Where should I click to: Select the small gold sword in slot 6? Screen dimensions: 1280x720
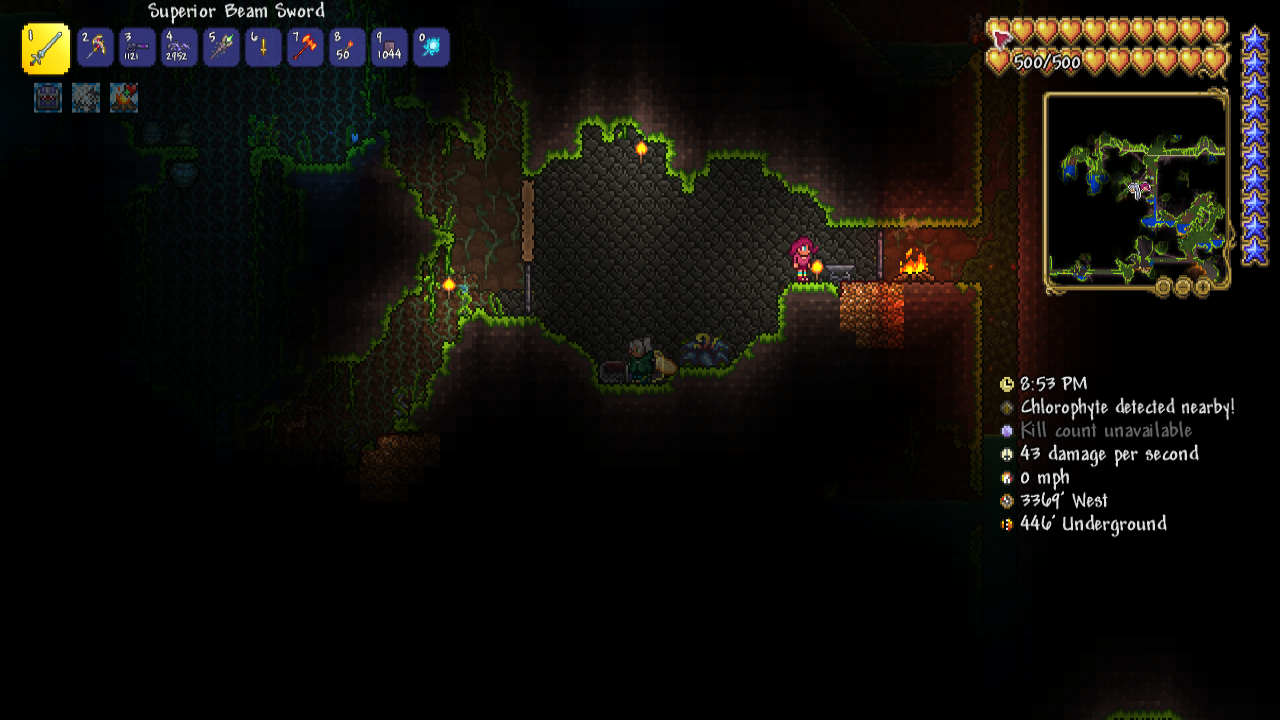(x=263, y=48)
